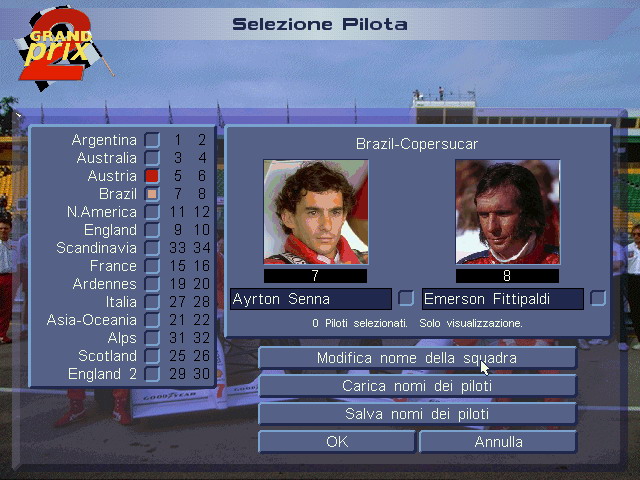Confirm with the OK button
This screenshot has width=640, height=480.
pos(337,442)
